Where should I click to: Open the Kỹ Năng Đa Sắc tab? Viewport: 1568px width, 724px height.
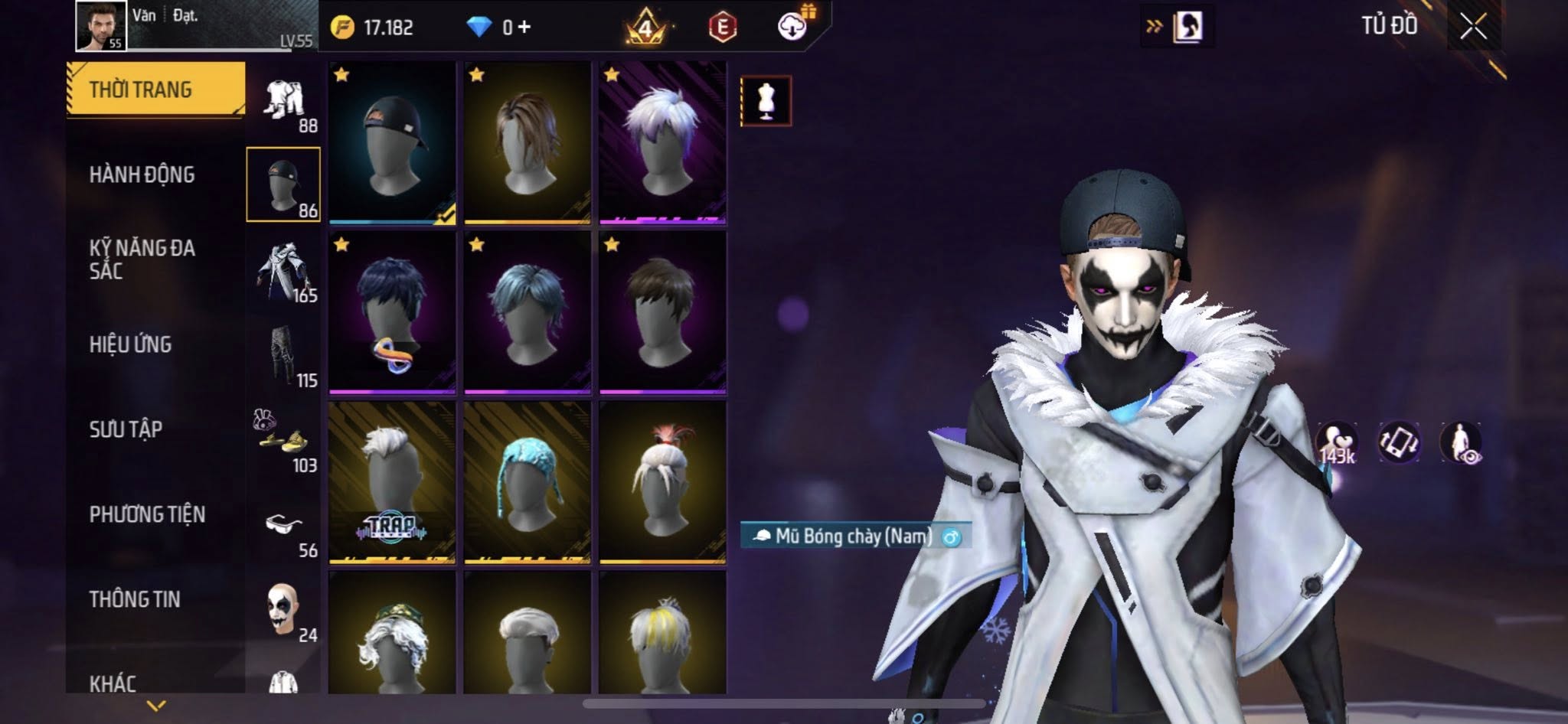coord(142,259)
